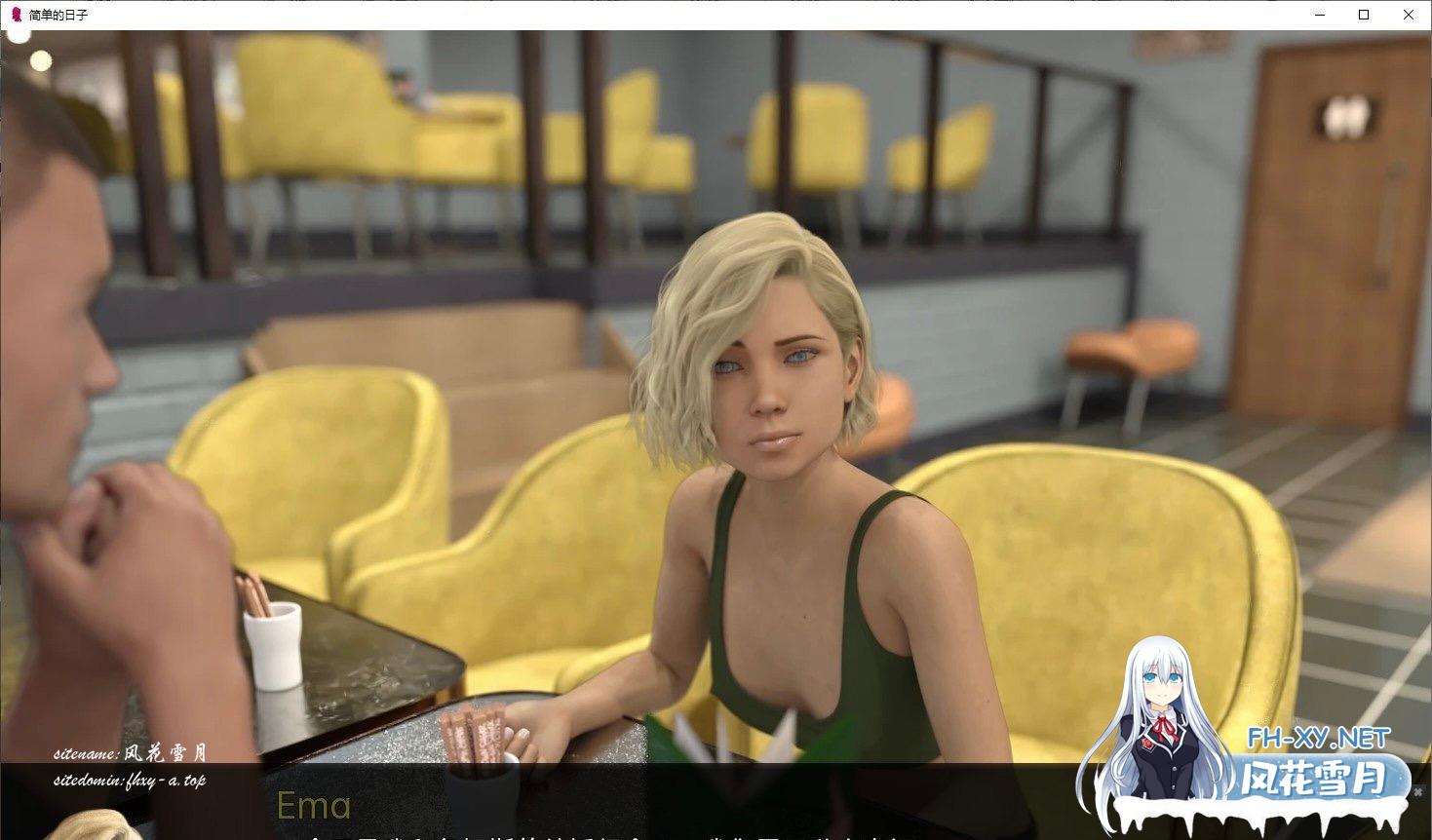This screenshot has height=840, width=1432.
Task: Maximize the game window
Action: click(x=1364, y=15)
